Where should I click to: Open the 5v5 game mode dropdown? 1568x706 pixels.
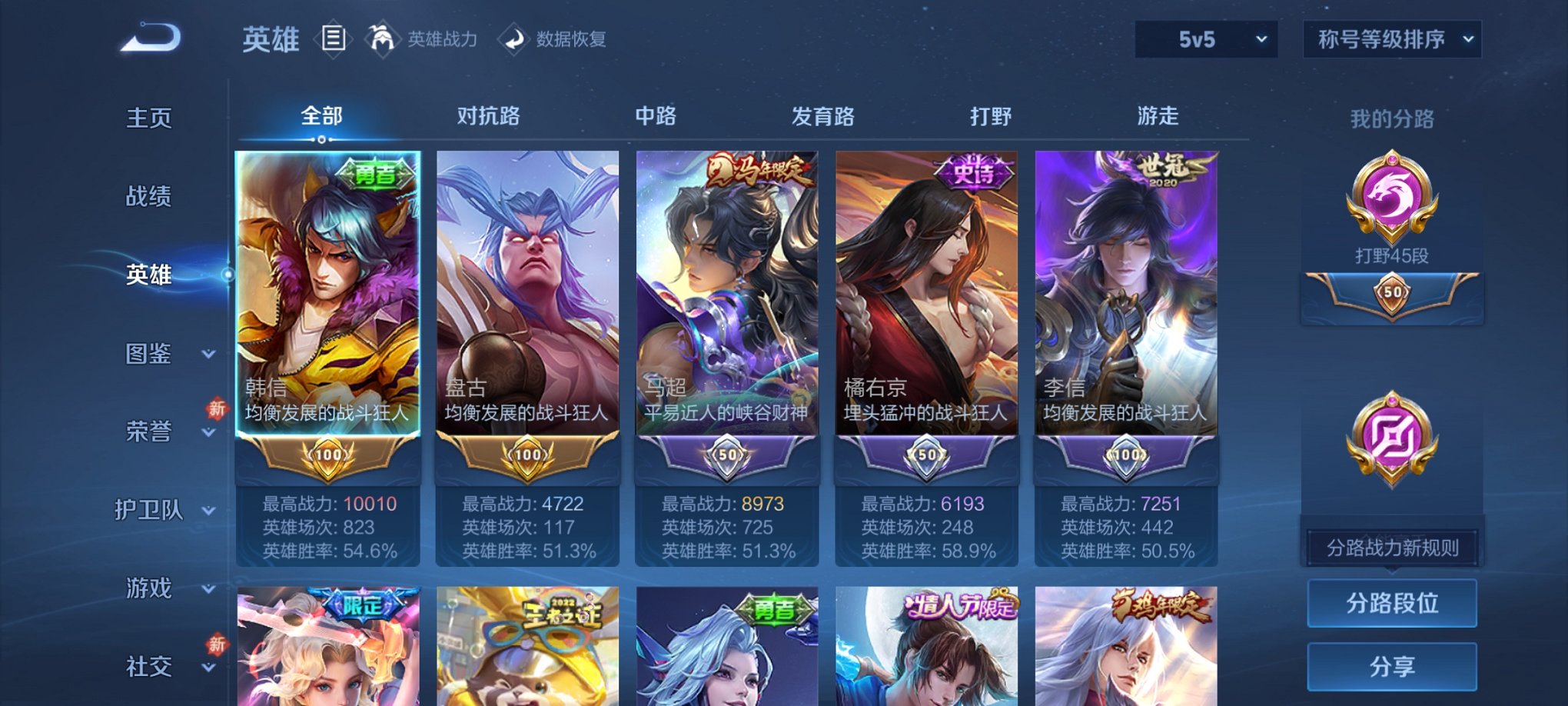[x=1203, y=40]
